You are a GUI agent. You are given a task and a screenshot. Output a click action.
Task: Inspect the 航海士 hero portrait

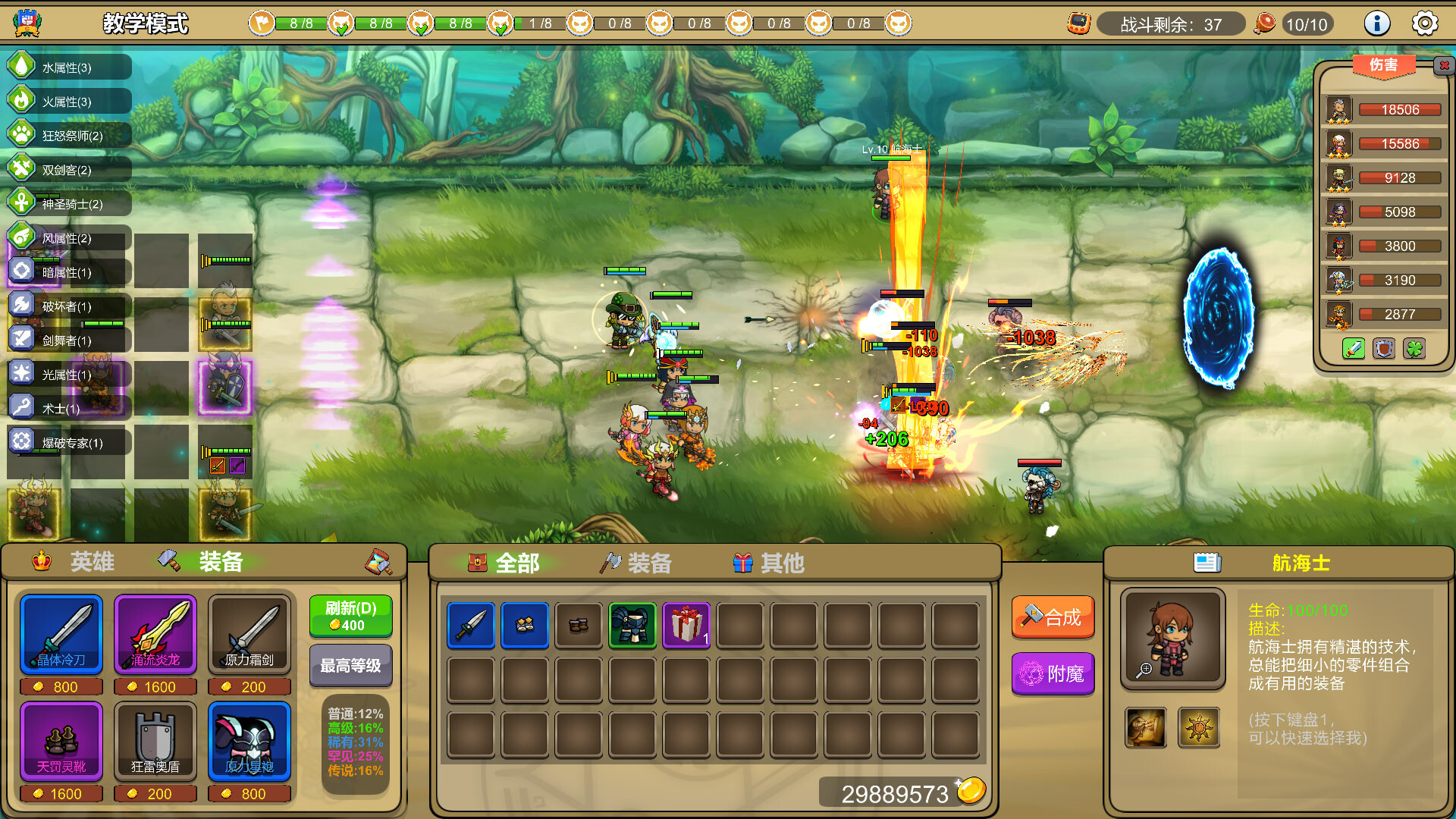coord(1172,639)
